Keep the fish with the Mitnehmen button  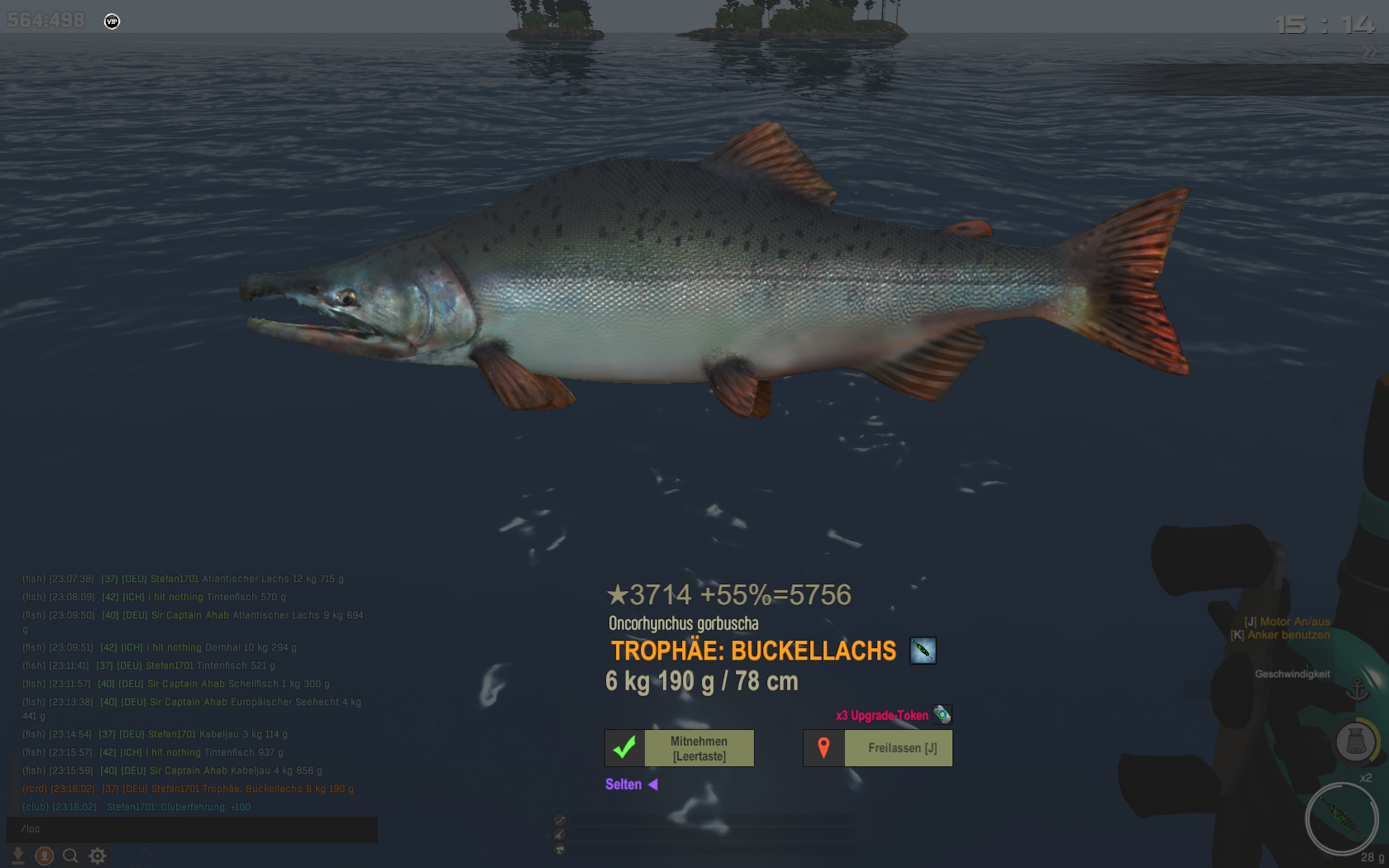coord(680,748)
